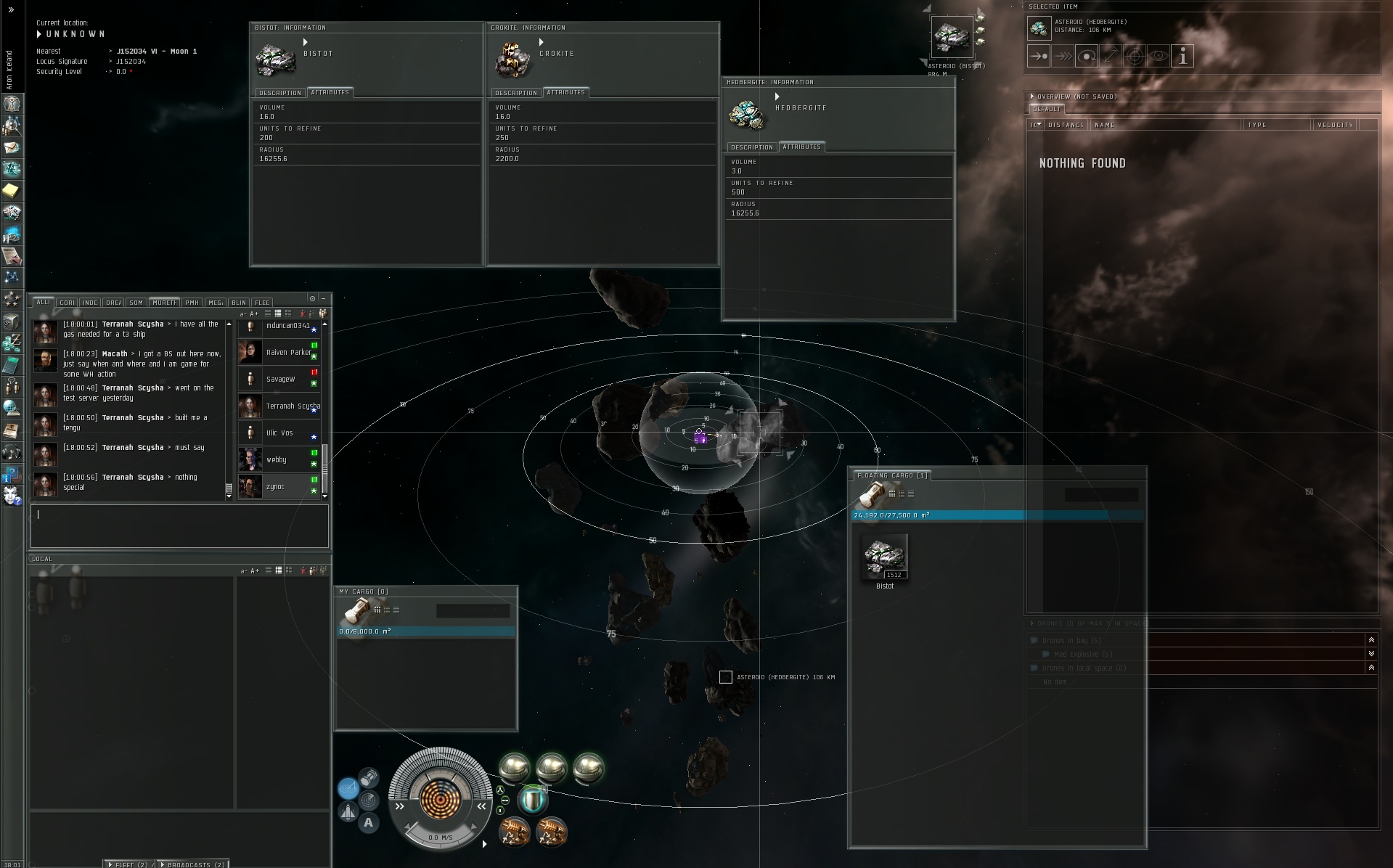
Task: Expand the Fleet panel at the bottom
Action: (129, 864)
